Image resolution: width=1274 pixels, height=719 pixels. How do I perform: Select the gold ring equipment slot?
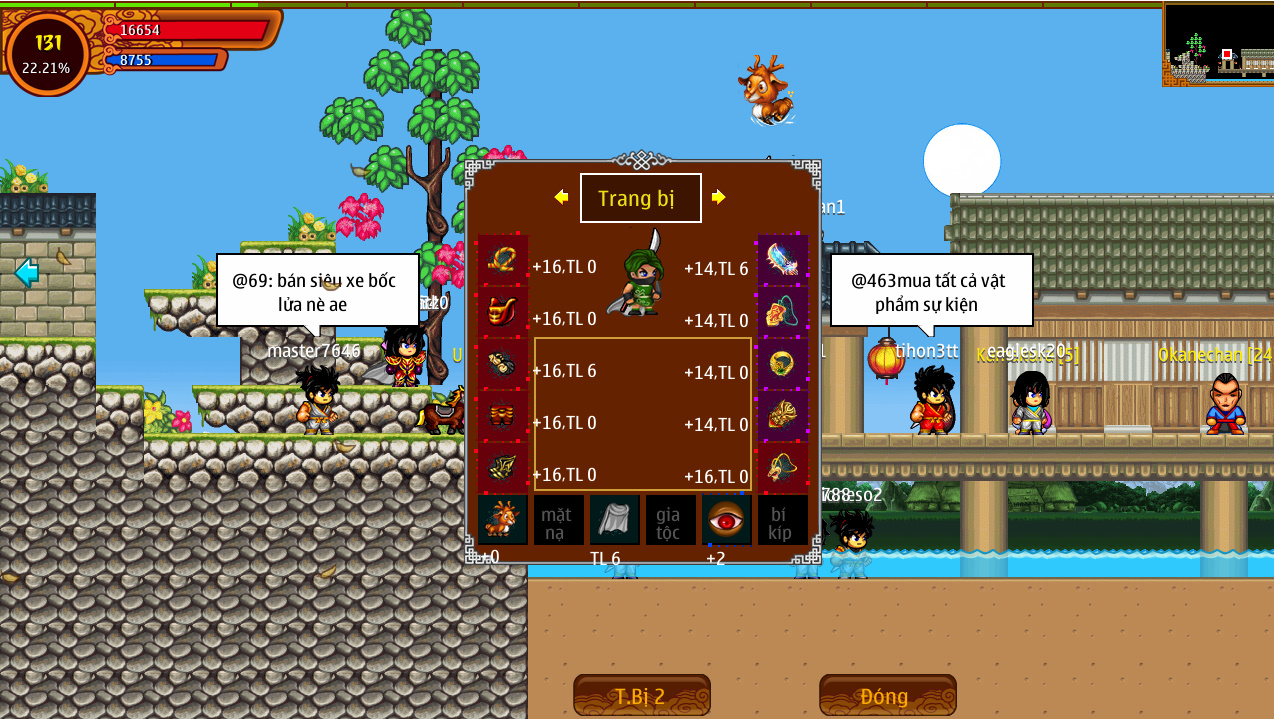coord(782,364)
